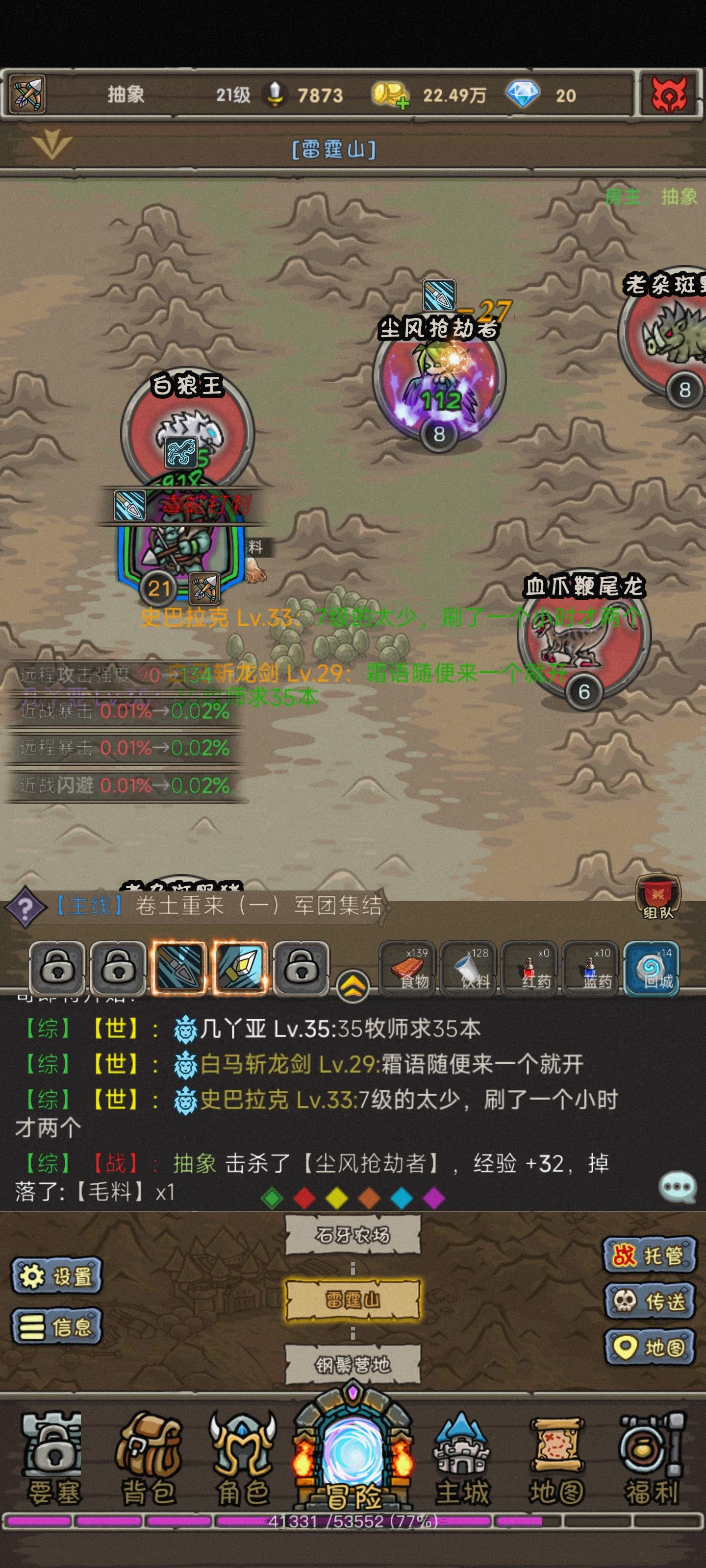Use the 食物 food consumable icon
The height and width of the screenshot is (1568, 706).
click(x=409, y=968)
